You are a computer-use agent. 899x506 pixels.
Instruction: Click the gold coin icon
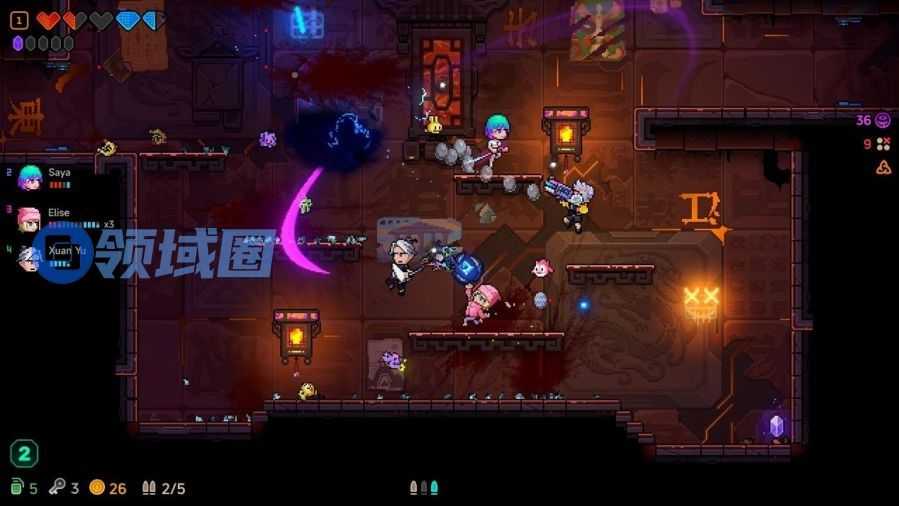point(97,488)
